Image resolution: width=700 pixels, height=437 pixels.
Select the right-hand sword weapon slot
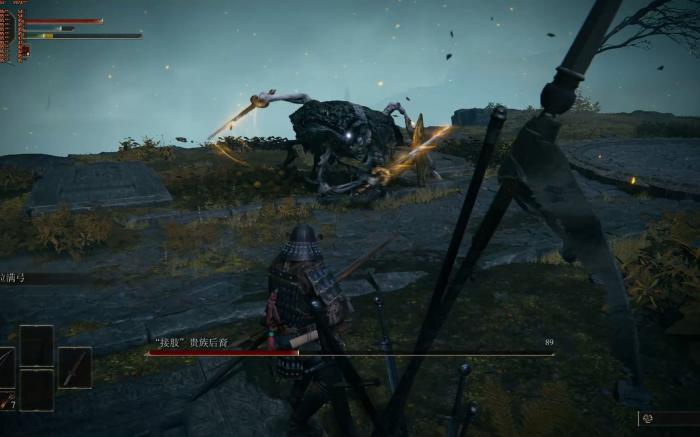(74, 367)
